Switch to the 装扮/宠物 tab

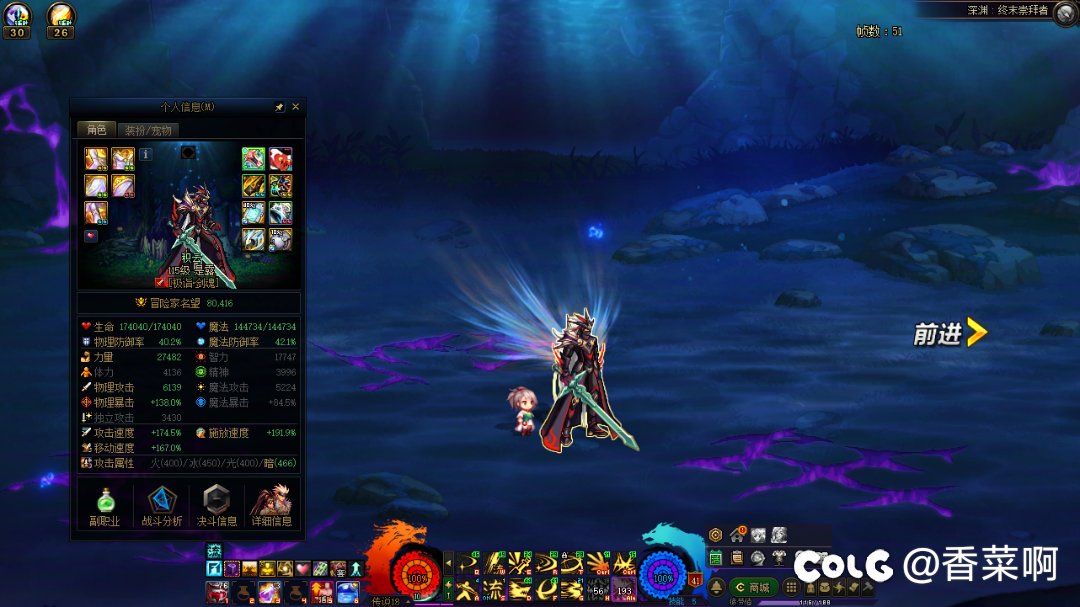148,130
